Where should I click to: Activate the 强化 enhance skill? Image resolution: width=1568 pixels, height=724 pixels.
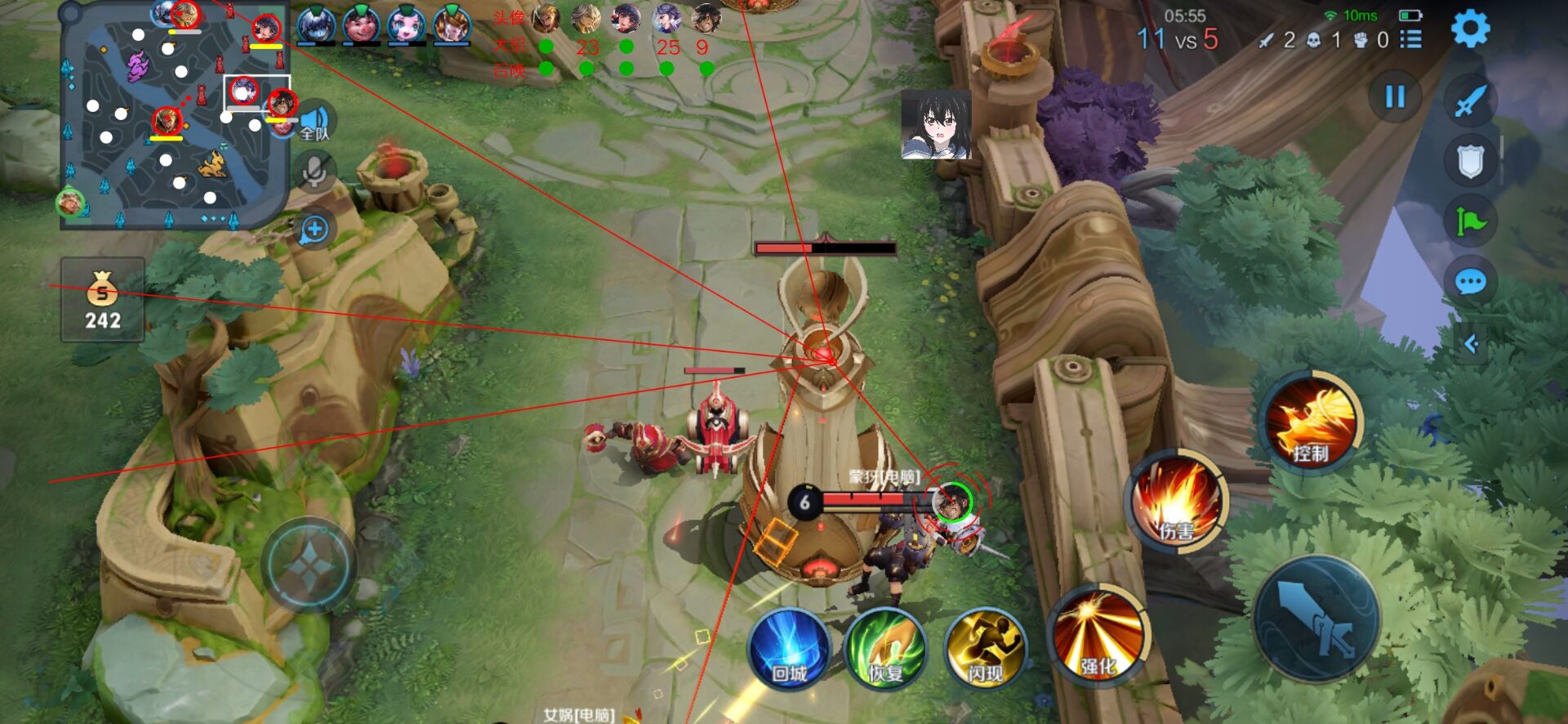(x=1098, y=636)
